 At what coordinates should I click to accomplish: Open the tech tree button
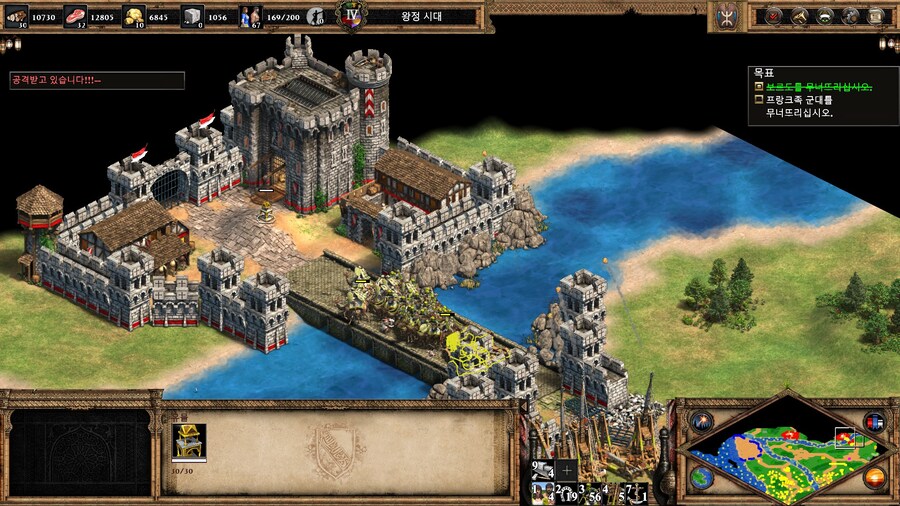tap(800, 16)
